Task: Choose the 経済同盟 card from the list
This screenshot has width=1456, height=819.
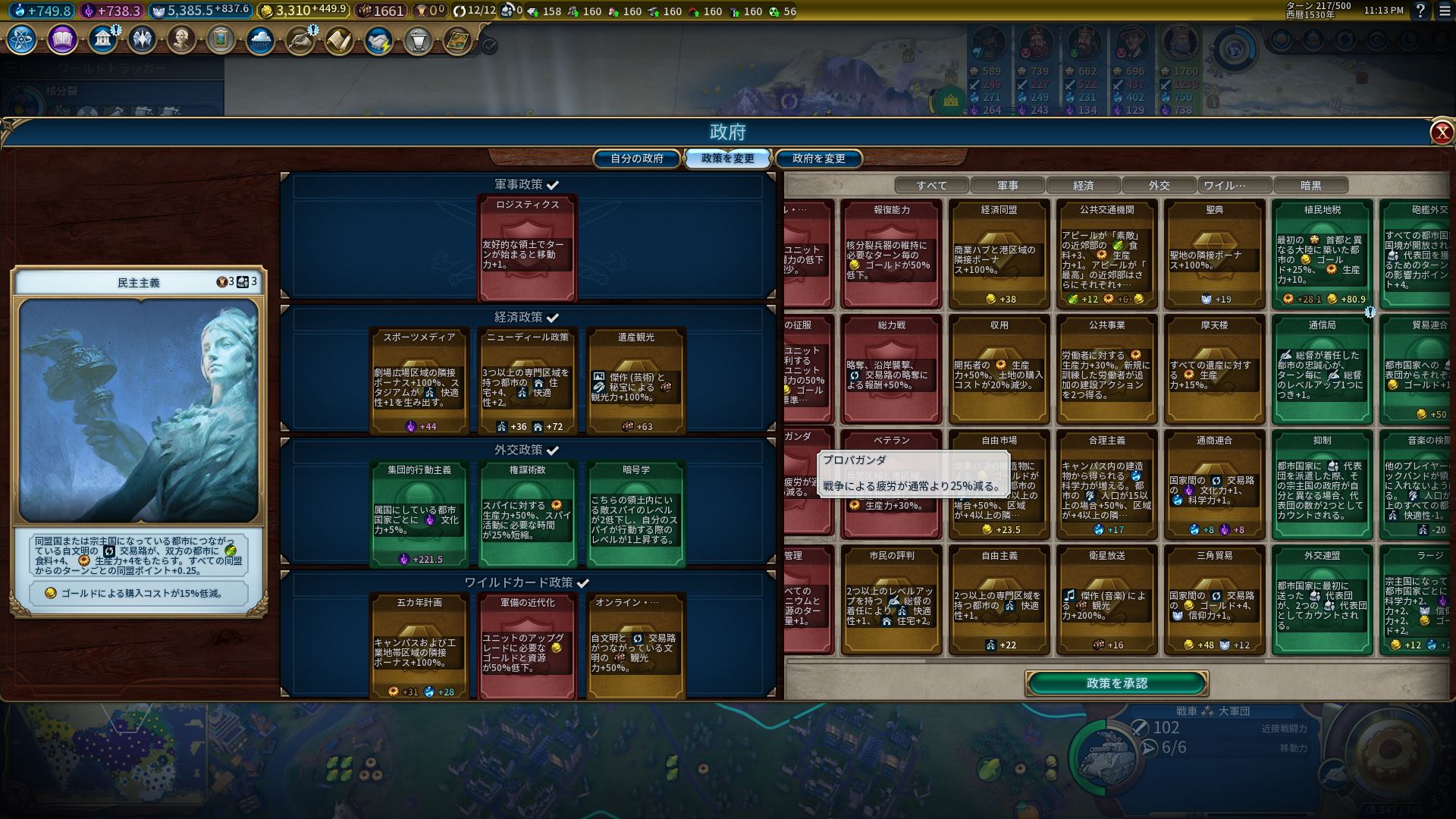Action: tap(999, 254)
